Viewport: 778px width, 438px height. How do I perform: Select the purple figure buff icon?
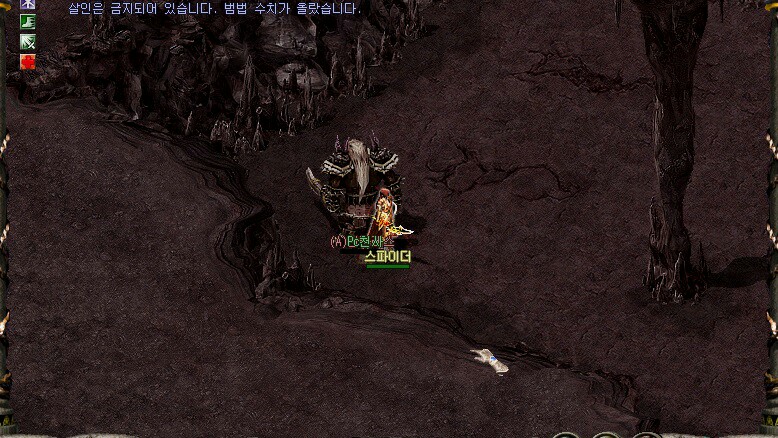[28, 4]
